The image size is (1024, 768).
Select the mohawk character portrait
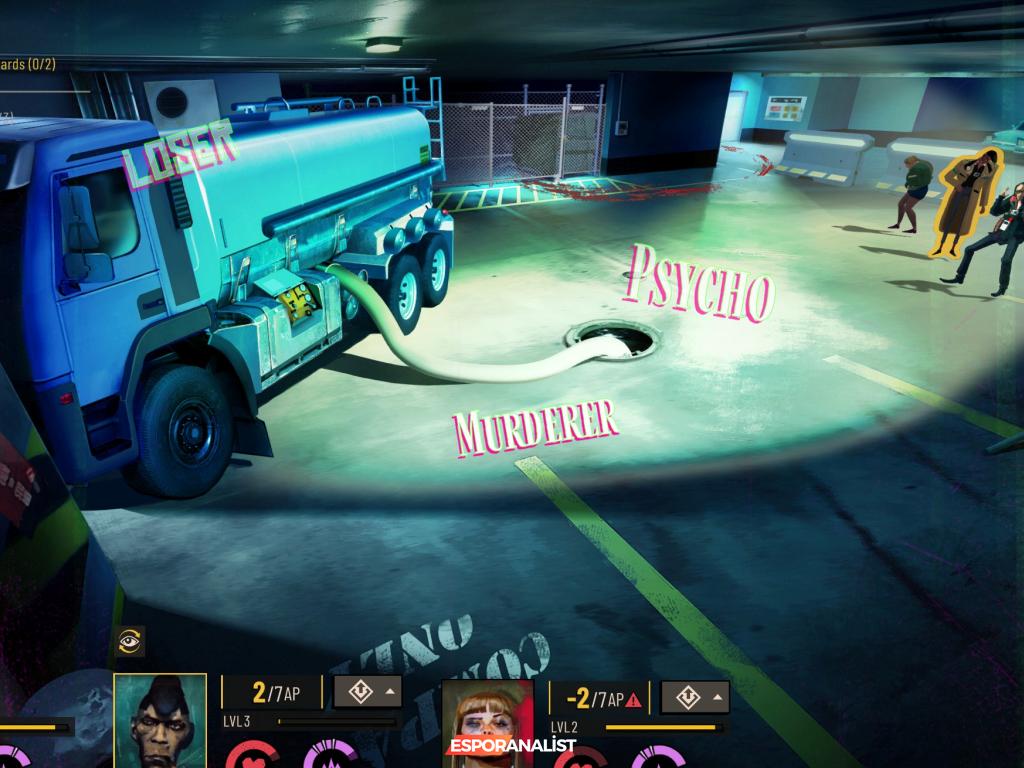[160, 720]
